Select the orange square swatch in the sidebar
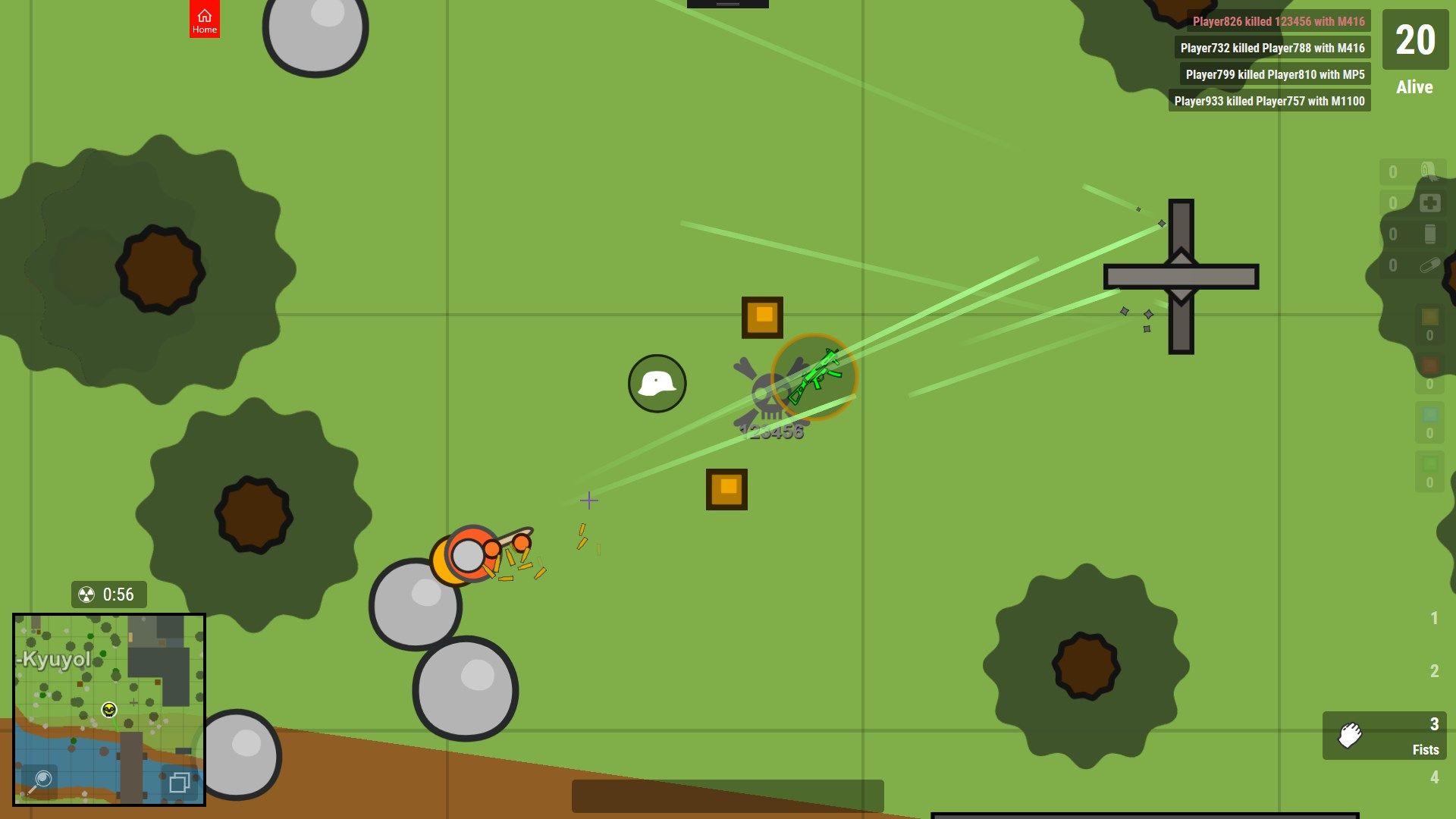 [x=1429, y=317]
